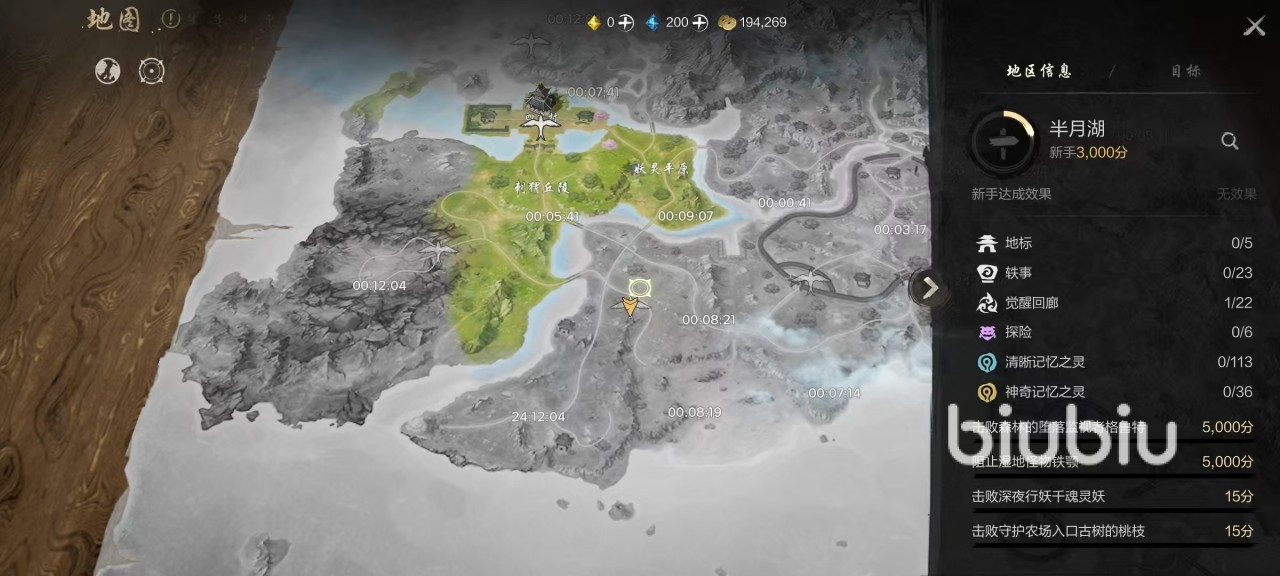Add gold gems with the plus button
Viewport: 1280px width, 576px height.
click(625, 22)
